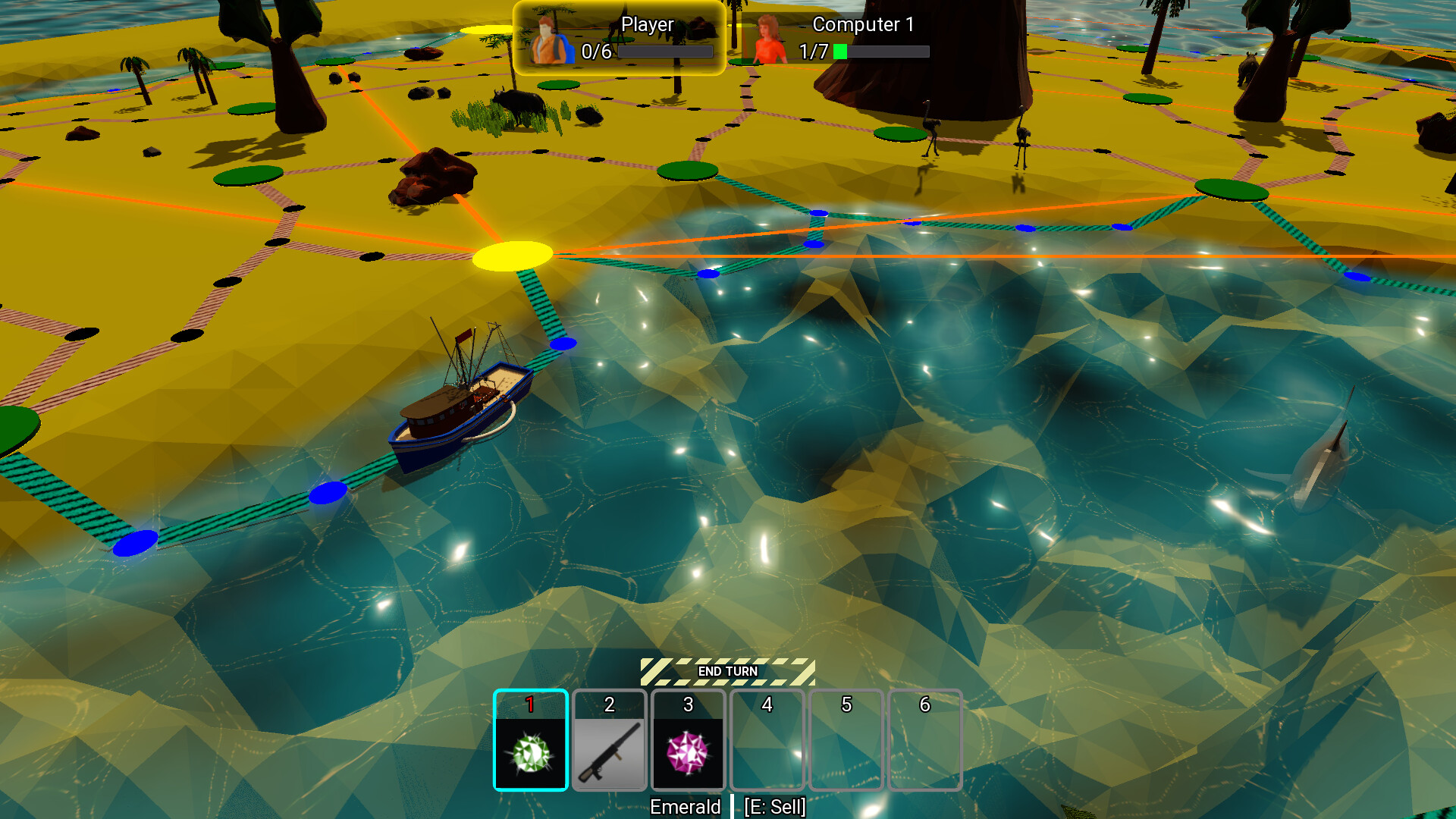The width and height of the screenshot is (1456, 819).
Task: Select the fishing boat on the water
Action: pos(453,413)
